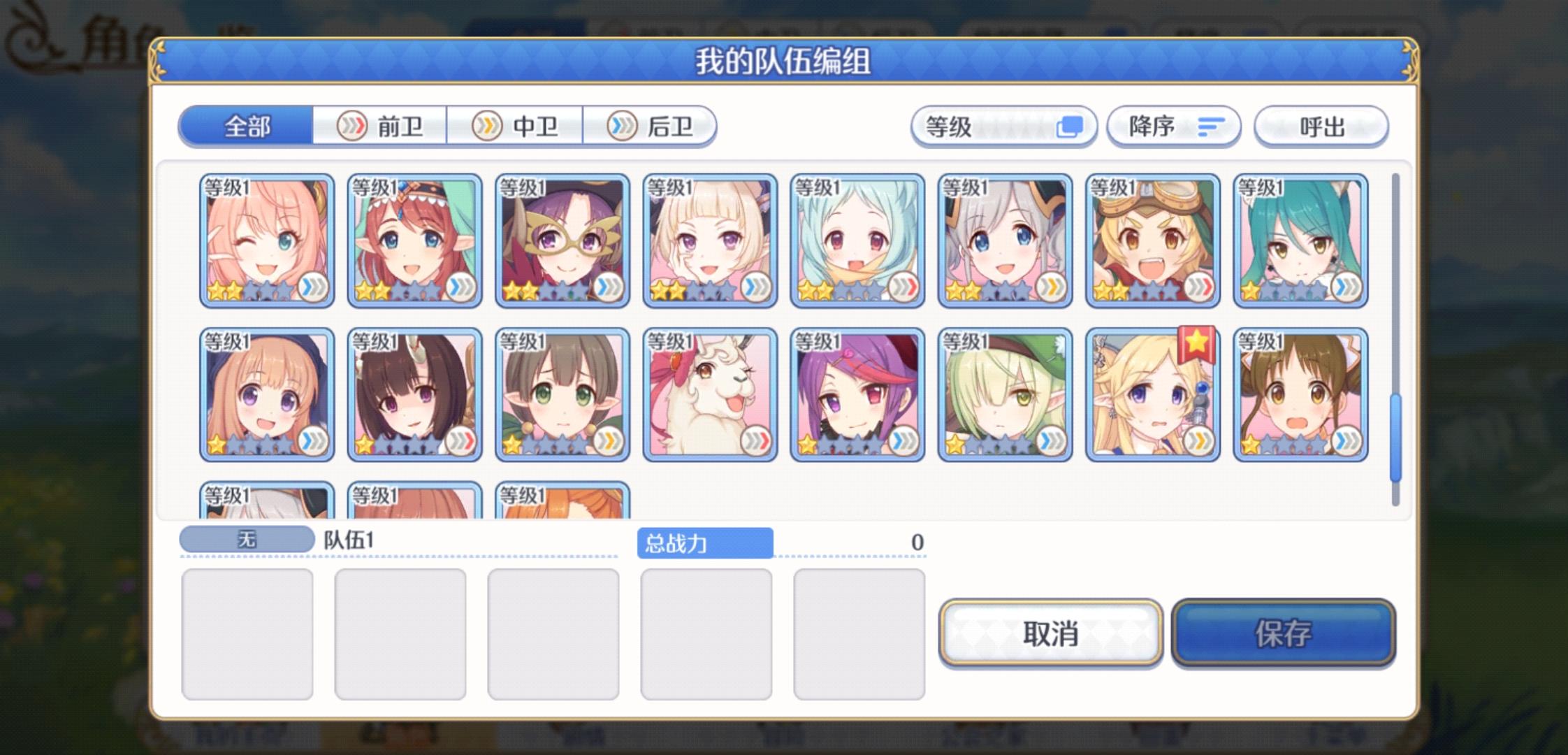Select the green-haired elf character thumbnail
The height and width of the screenshot is (755, 1568).
click(1006, 395)
